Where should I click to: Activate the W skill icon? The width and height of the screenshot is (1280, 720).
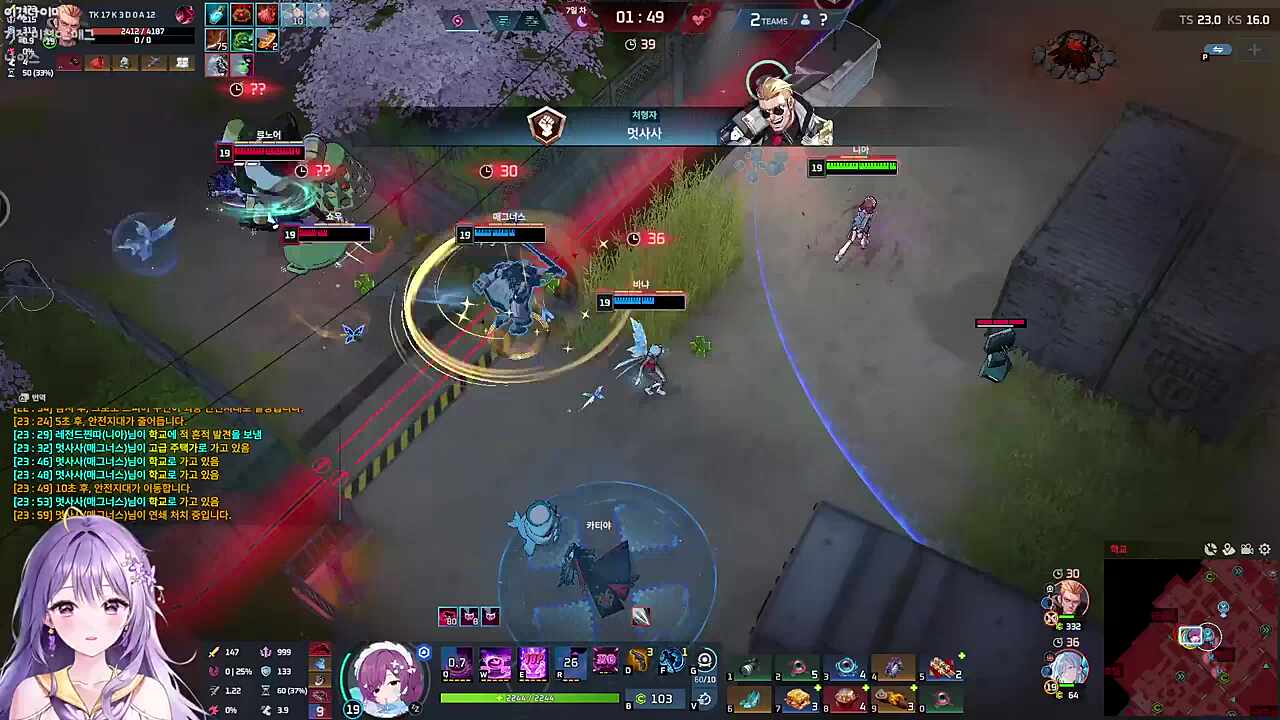point(495,662)
